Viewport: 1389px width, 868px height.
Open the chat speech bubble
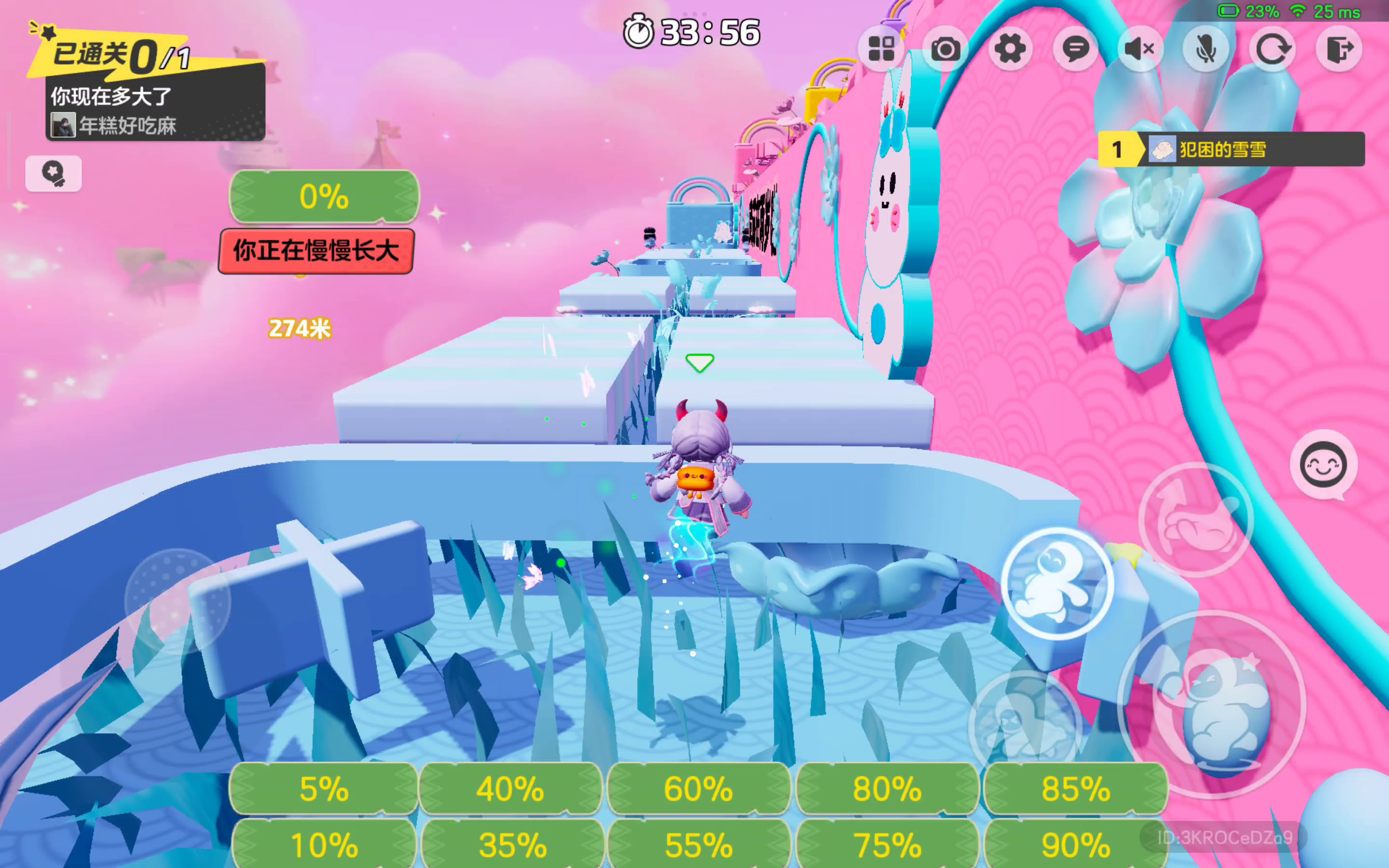(1075, 49)
